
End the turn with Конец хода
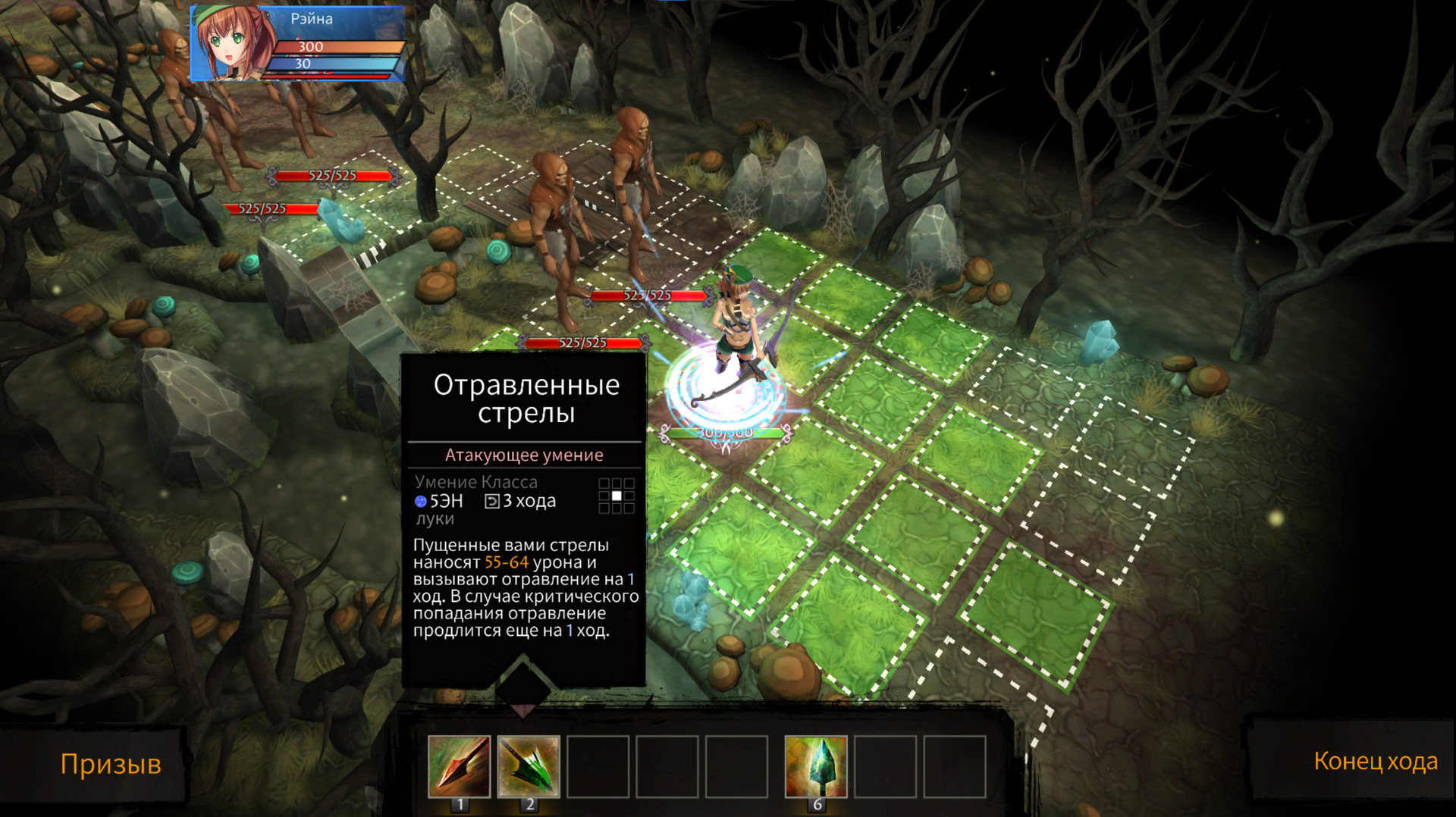(x=1375, y=761)
